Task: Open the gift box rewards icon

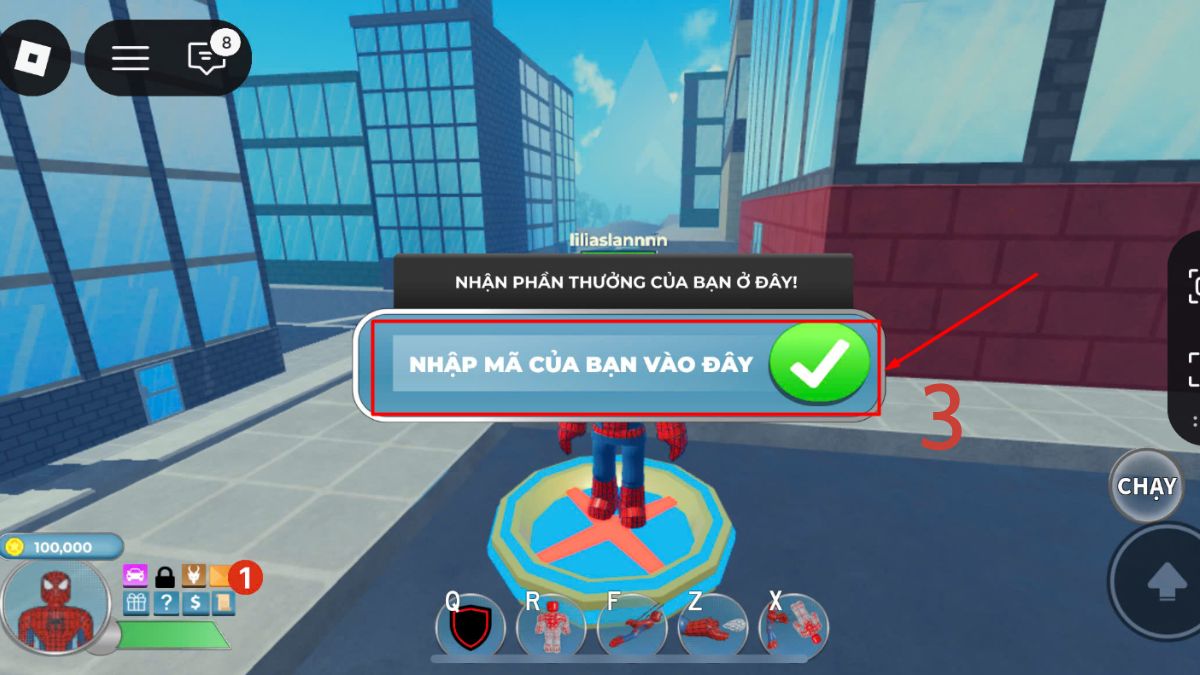Action: [x=136, y=603]
